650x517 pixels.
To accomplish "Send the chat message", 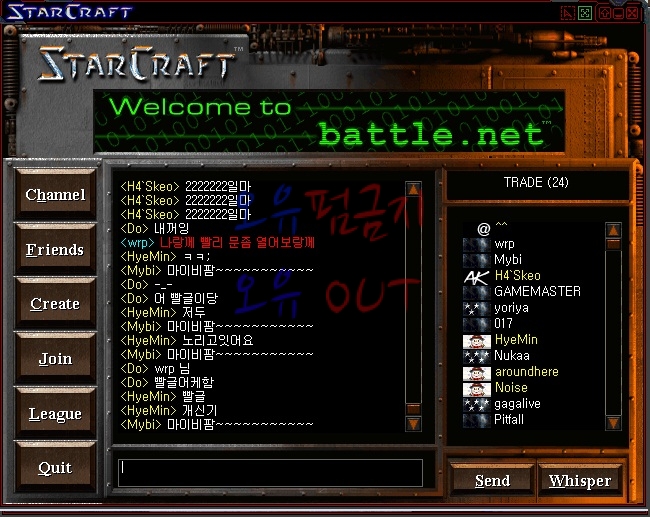I will pyautogui.click(x=492, y=481).
